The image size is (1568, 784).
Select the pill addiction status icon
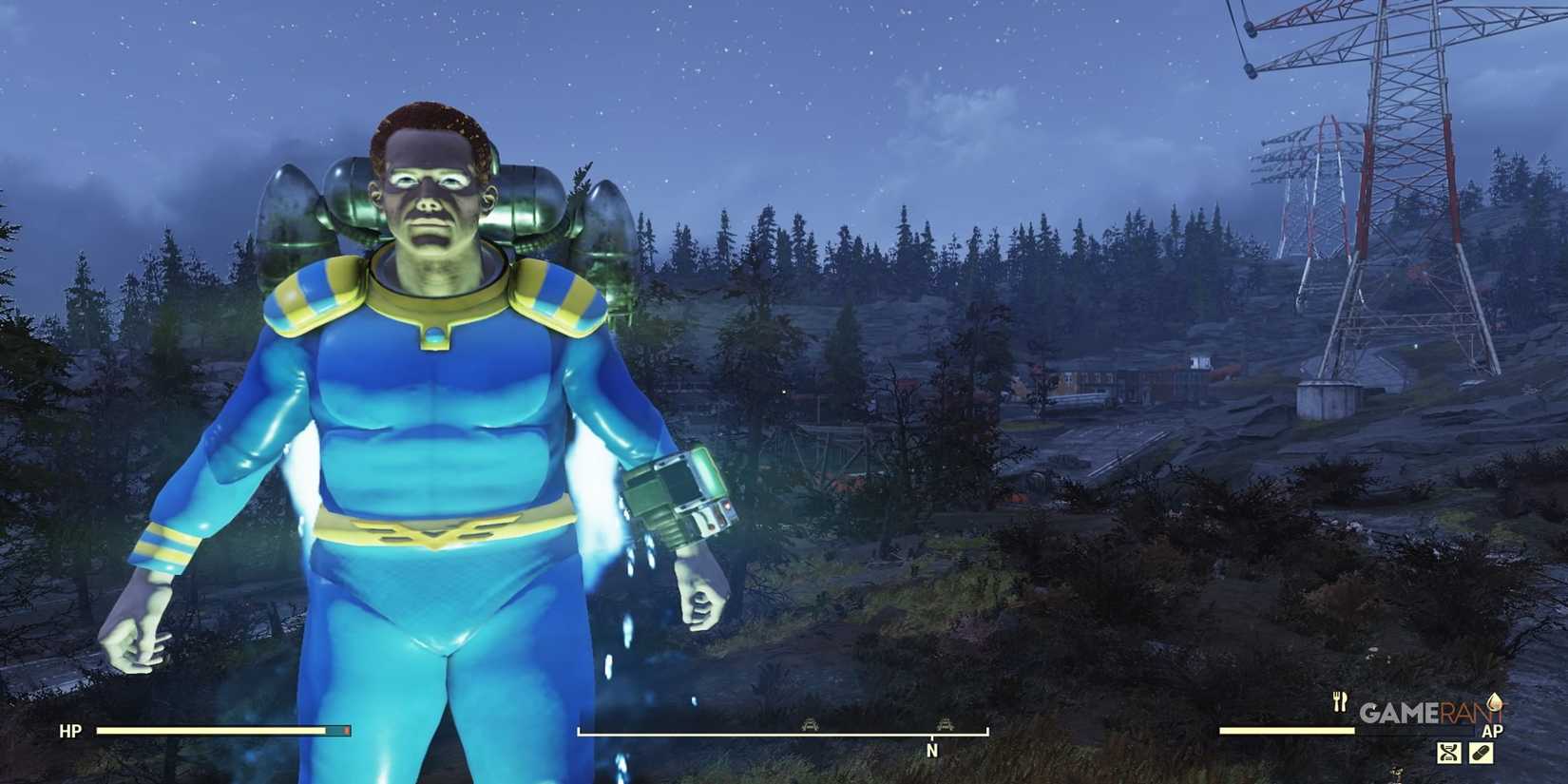click(1482, 753)
